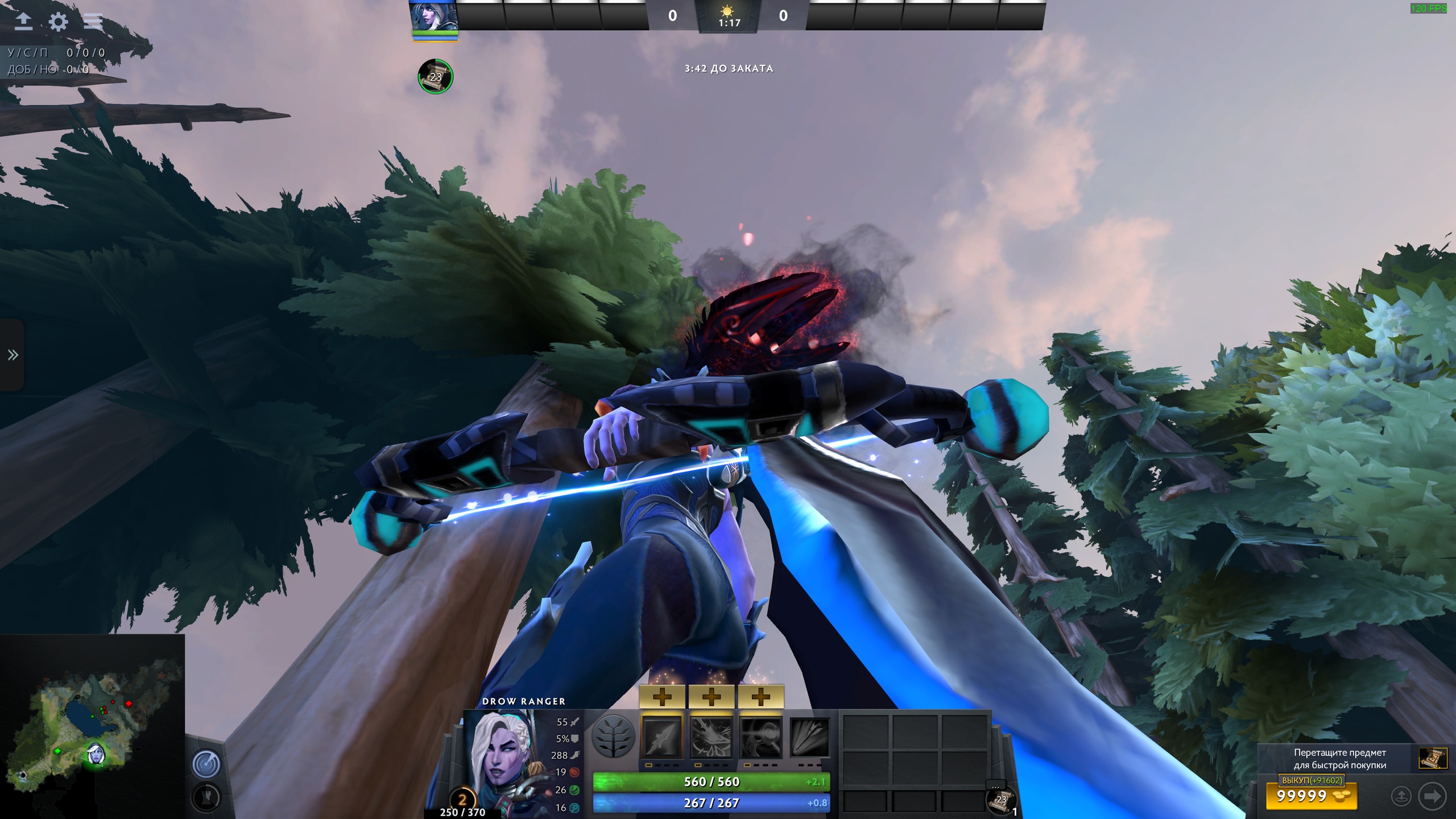Screen dimensions: 1456x819
Task: Open the talent tree icon
Action: pyautogui.click(x=613, y=737)
